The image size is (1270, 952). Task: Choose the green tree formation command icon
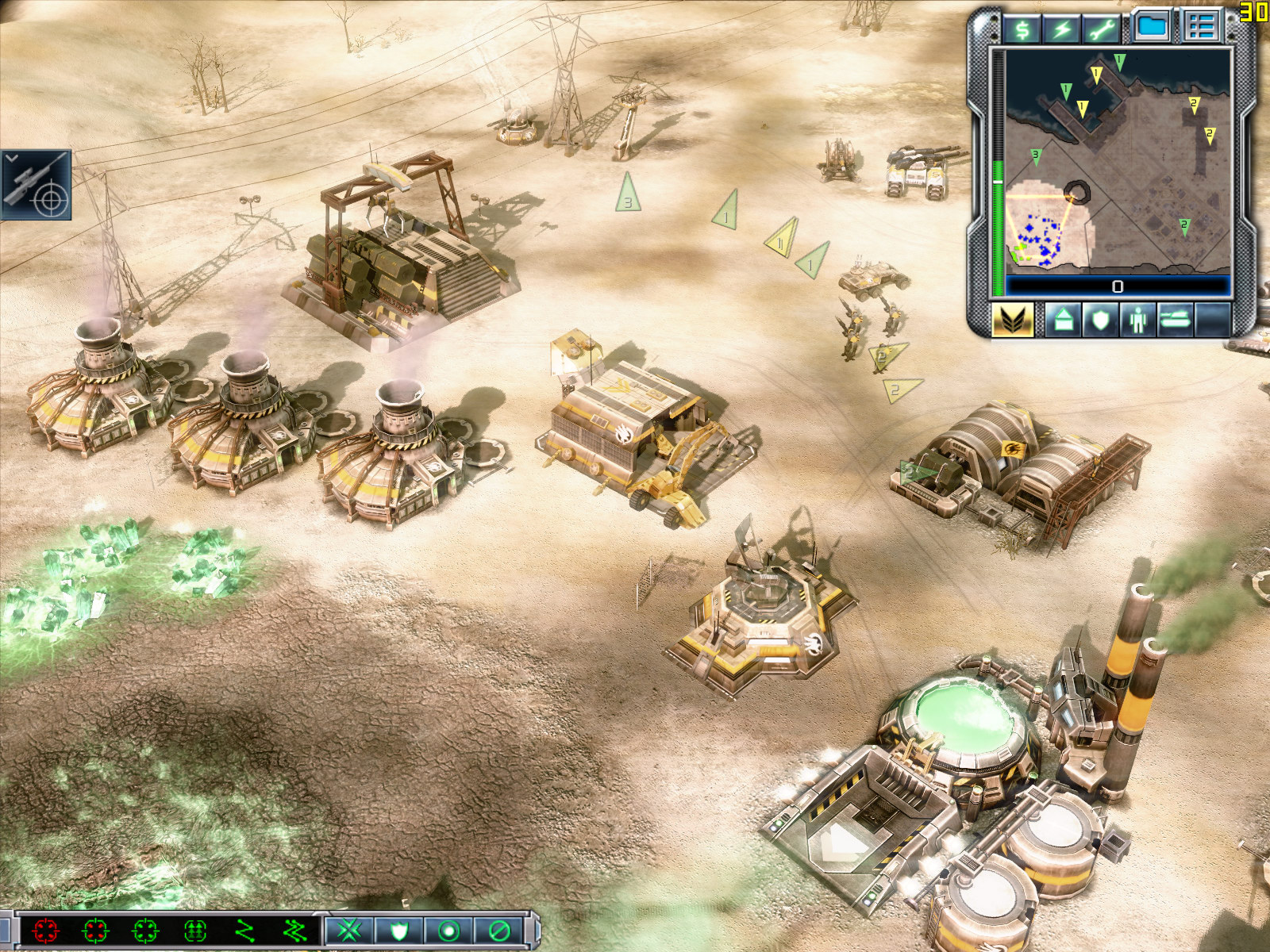(x=195, y=930)
